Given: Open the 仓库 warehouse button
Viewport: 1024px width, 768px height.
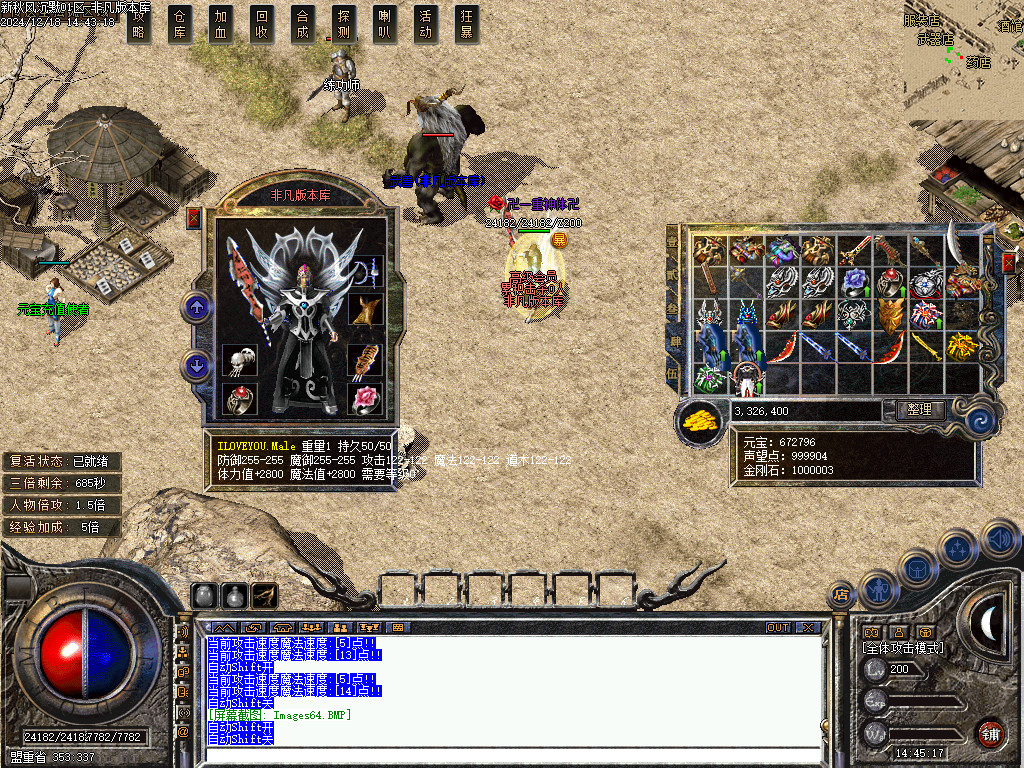Looking at the screenshot, I should 180,23.
